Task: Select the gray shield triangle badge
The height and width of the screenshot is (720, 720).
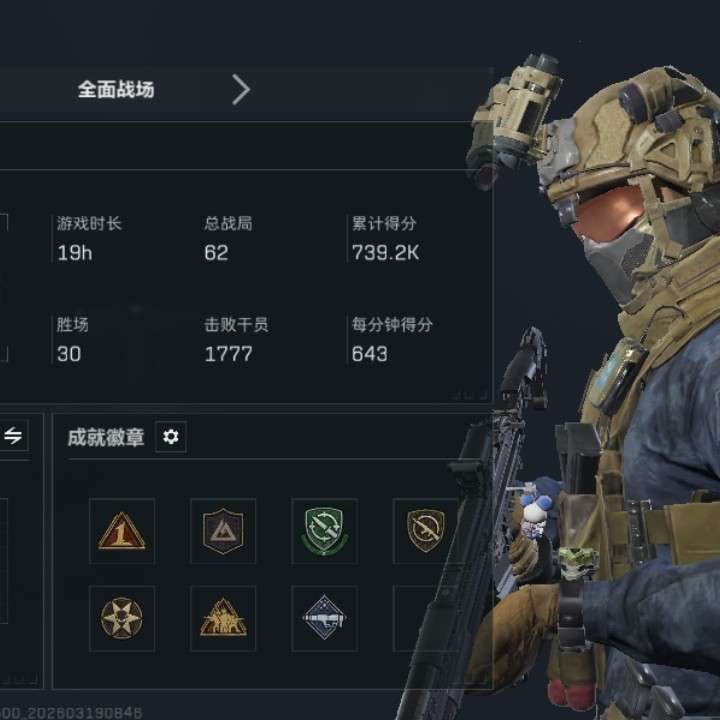Action: (223, 531)
